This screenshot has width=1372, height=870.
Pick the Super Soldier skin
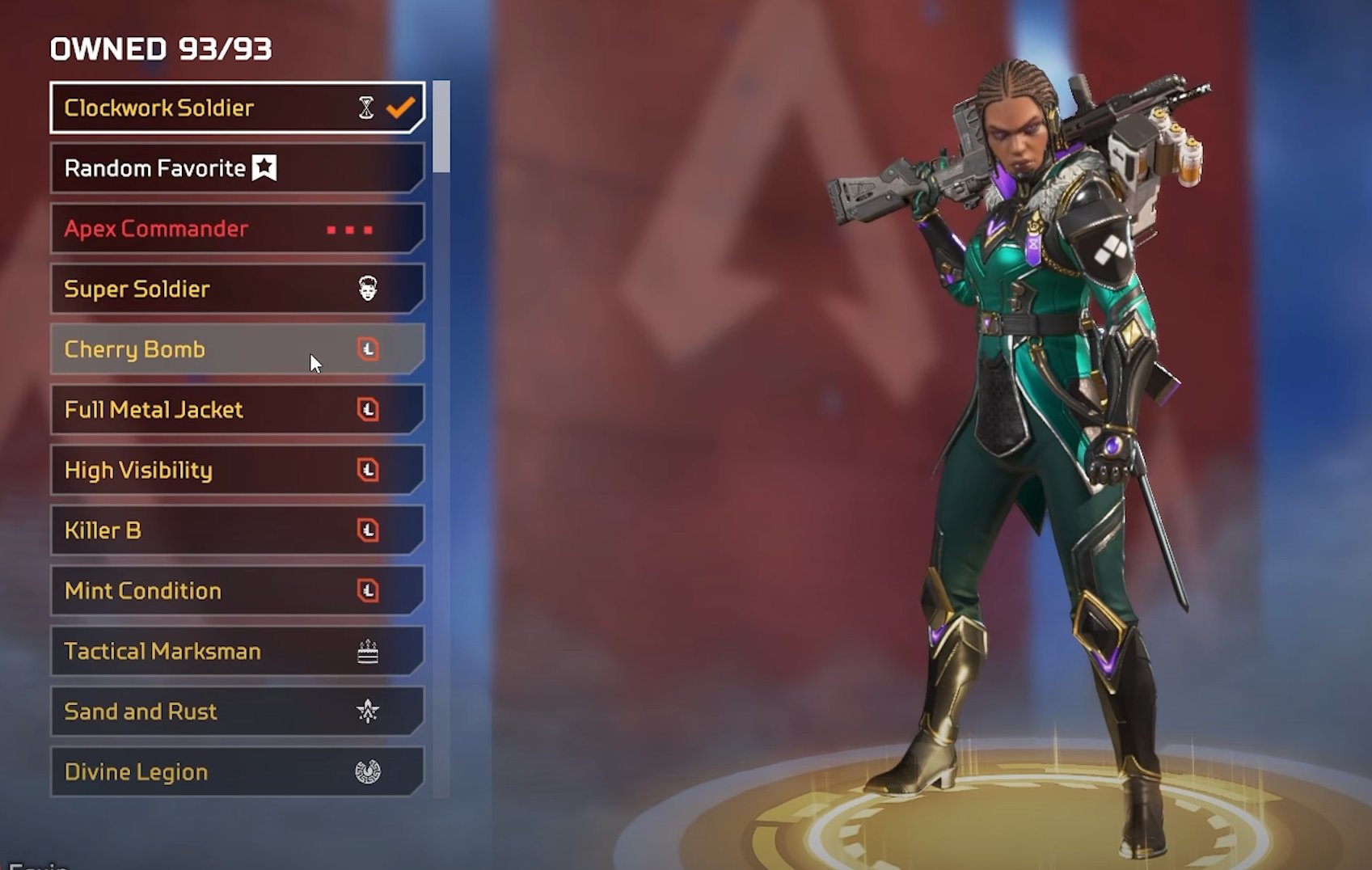236,289
